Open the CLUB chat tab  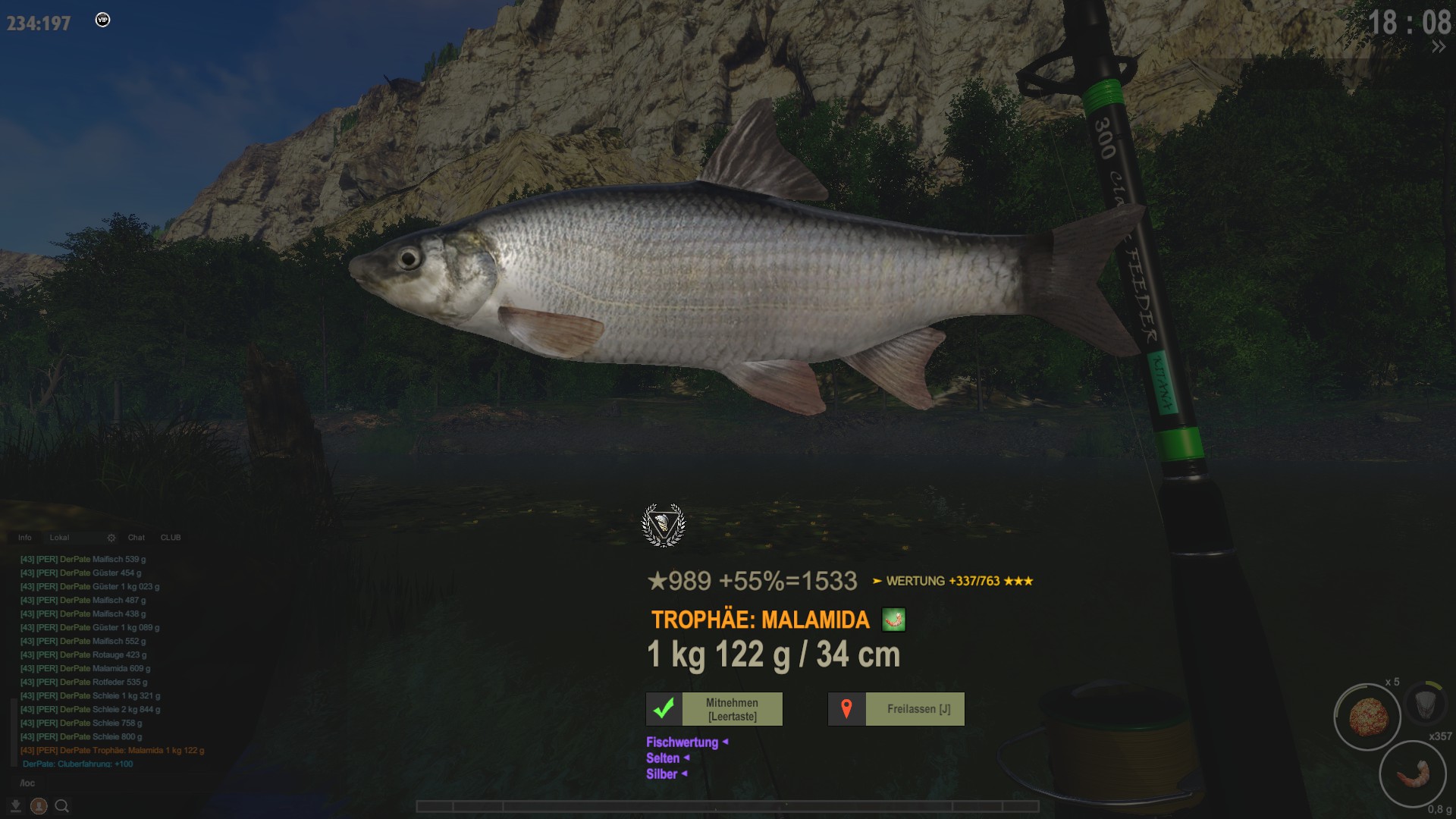(171, 538)
